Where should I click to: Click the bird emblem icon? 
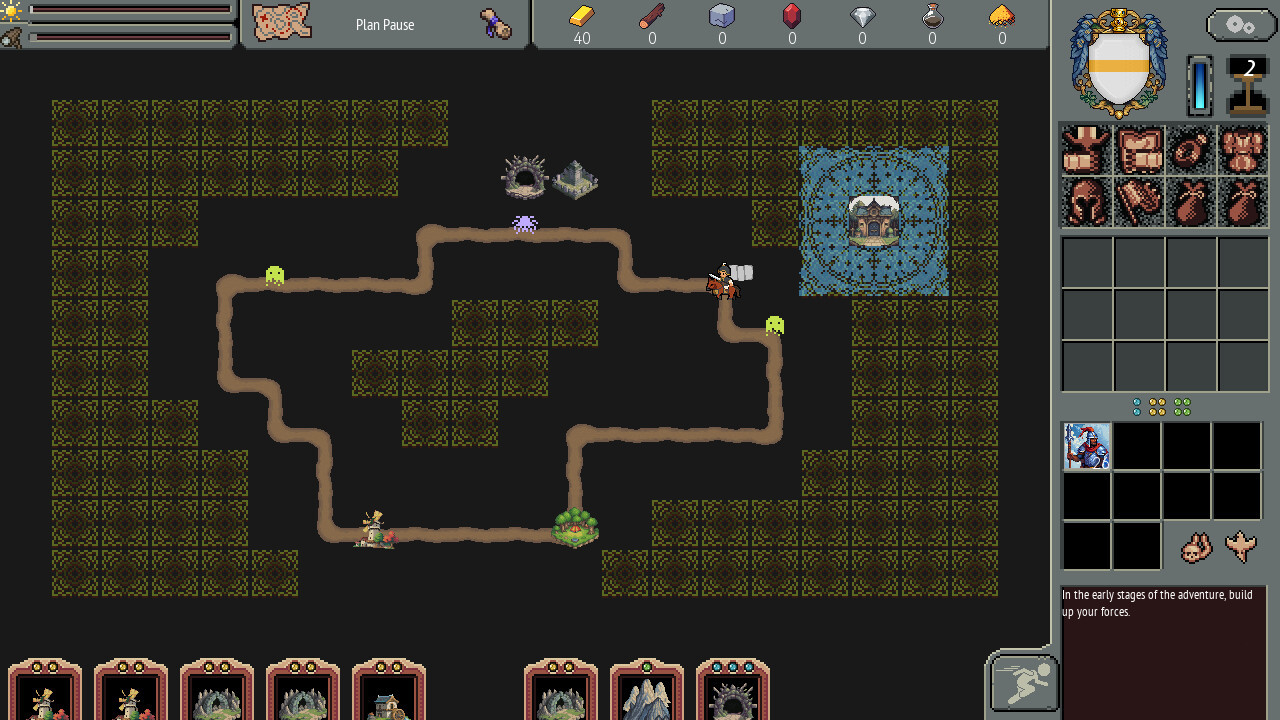tap(1241, 547)
